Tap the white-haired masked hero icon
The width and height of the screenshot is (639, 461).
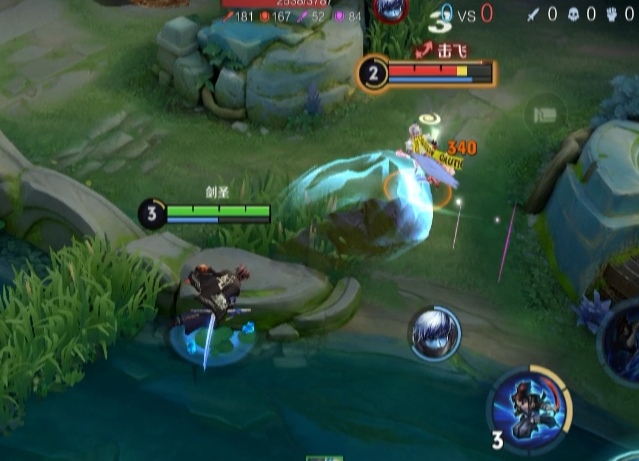tap(434, 333)
